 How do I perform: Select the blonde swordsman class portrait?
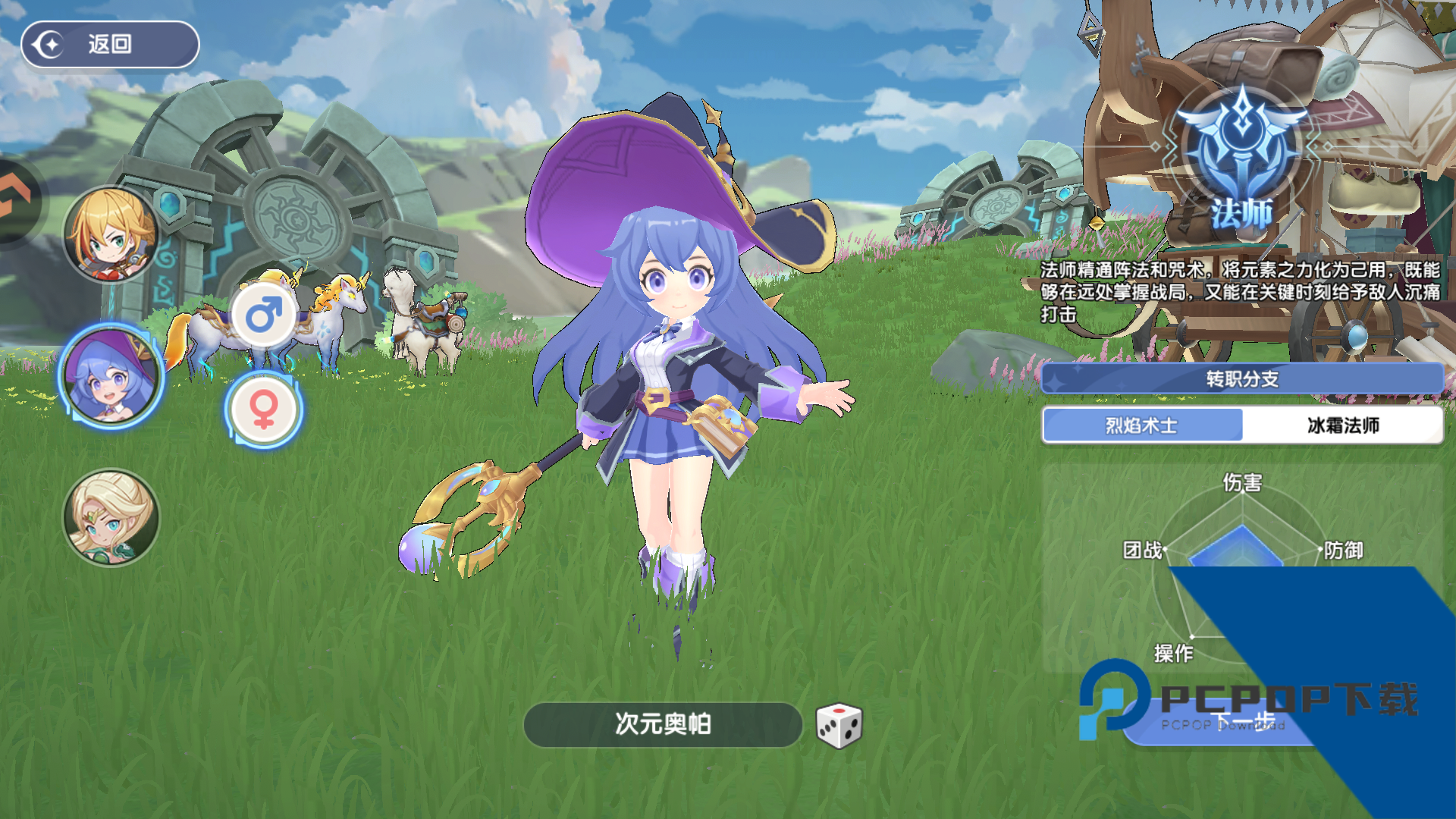[x=111, y=234]
